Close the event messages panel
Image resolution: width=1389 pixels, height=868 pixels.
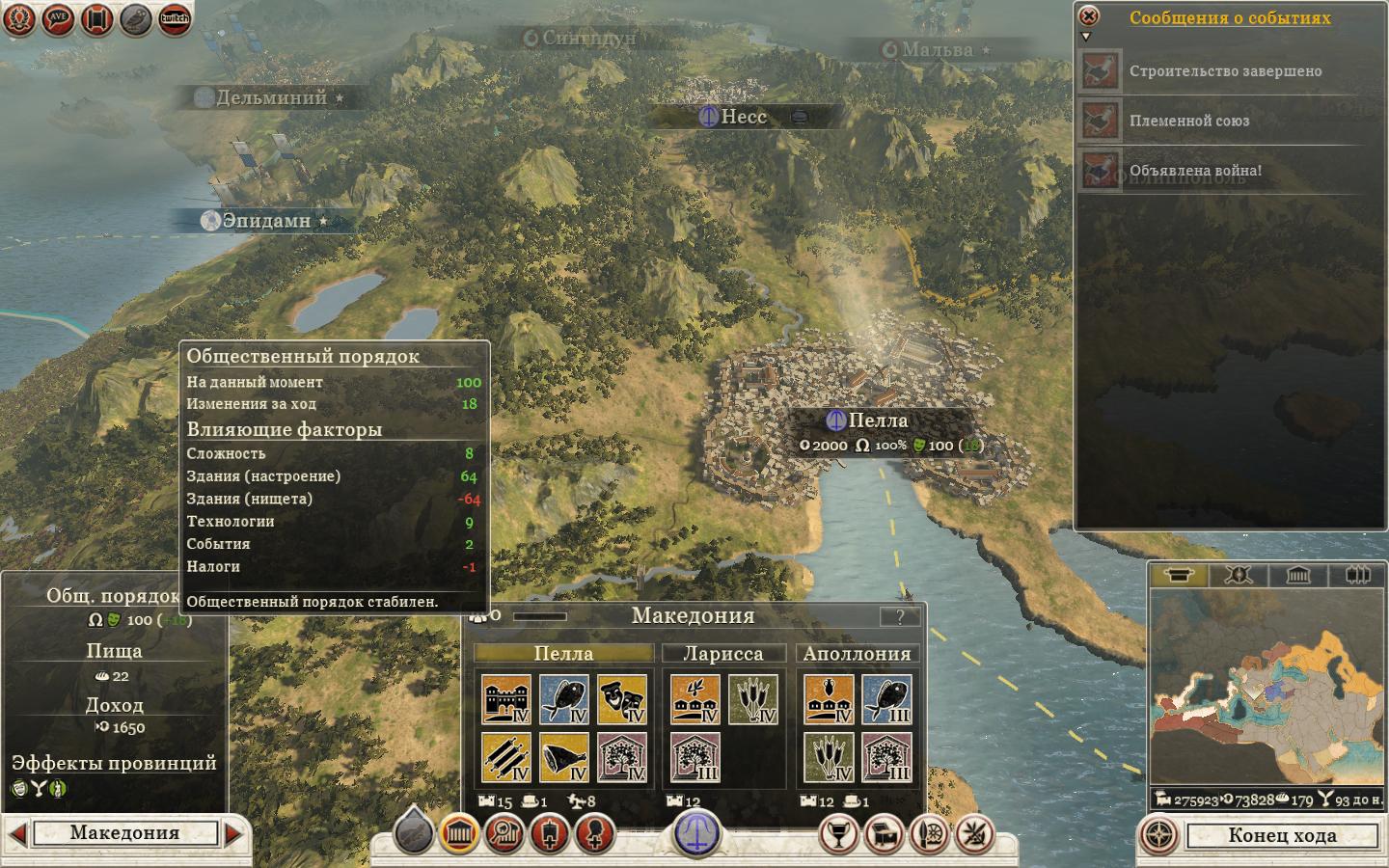[x=1089, y=16]
